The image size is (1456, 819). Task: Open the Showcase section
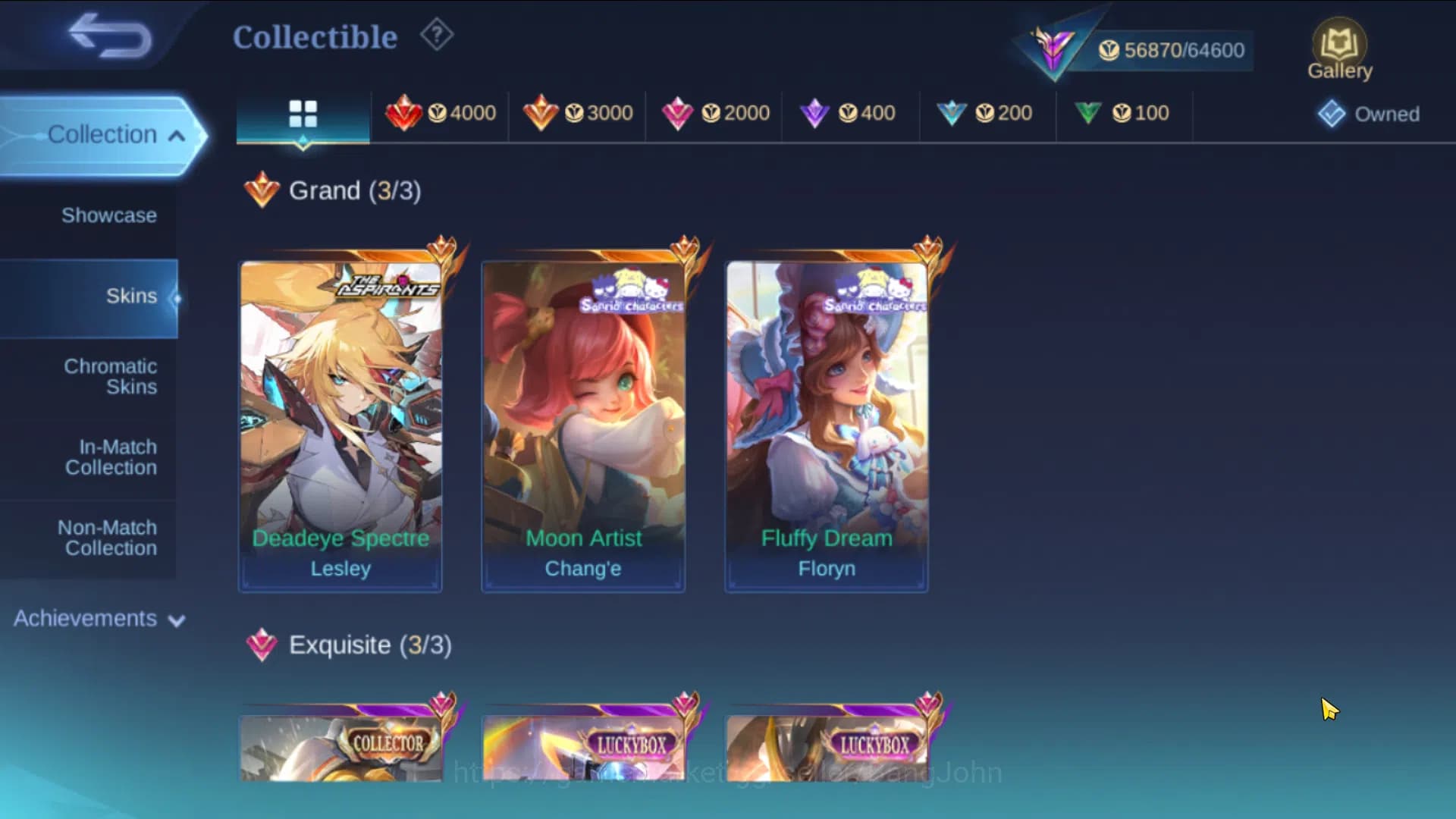(x=110, y=215)
